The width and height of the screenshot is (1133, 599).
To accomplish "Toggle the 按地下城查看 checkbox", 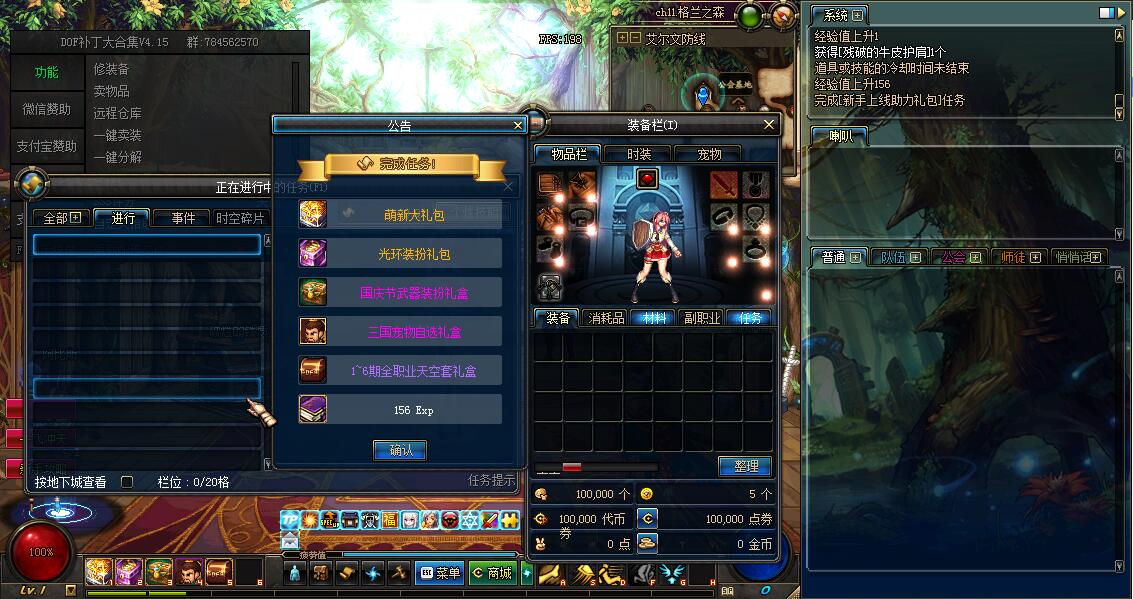I will pyautogui.click(x=127, y=482).
